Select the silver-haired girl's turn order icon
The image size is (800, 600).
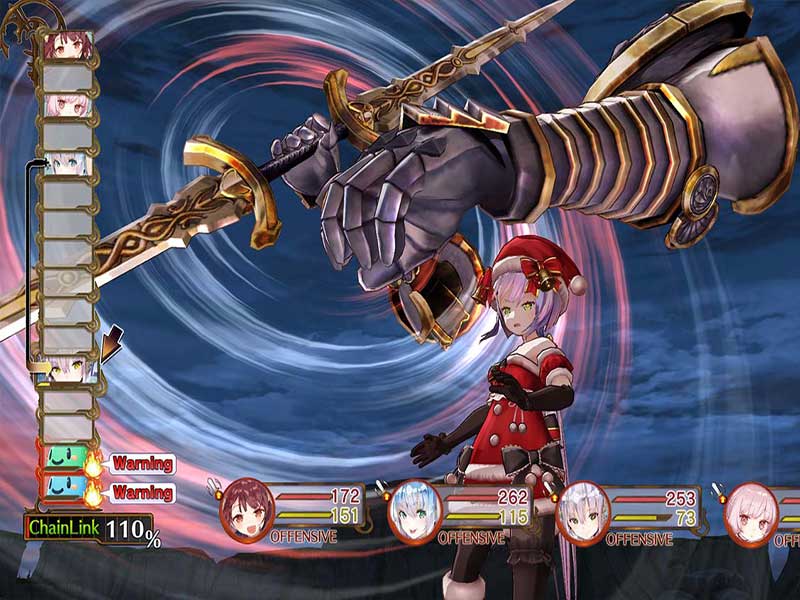pyautogui.click(x=69, y=369)
